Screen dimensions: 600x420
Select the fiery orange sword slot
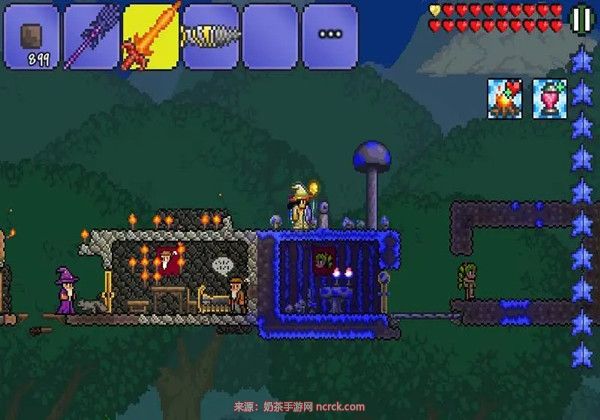[x=151, y=36]
